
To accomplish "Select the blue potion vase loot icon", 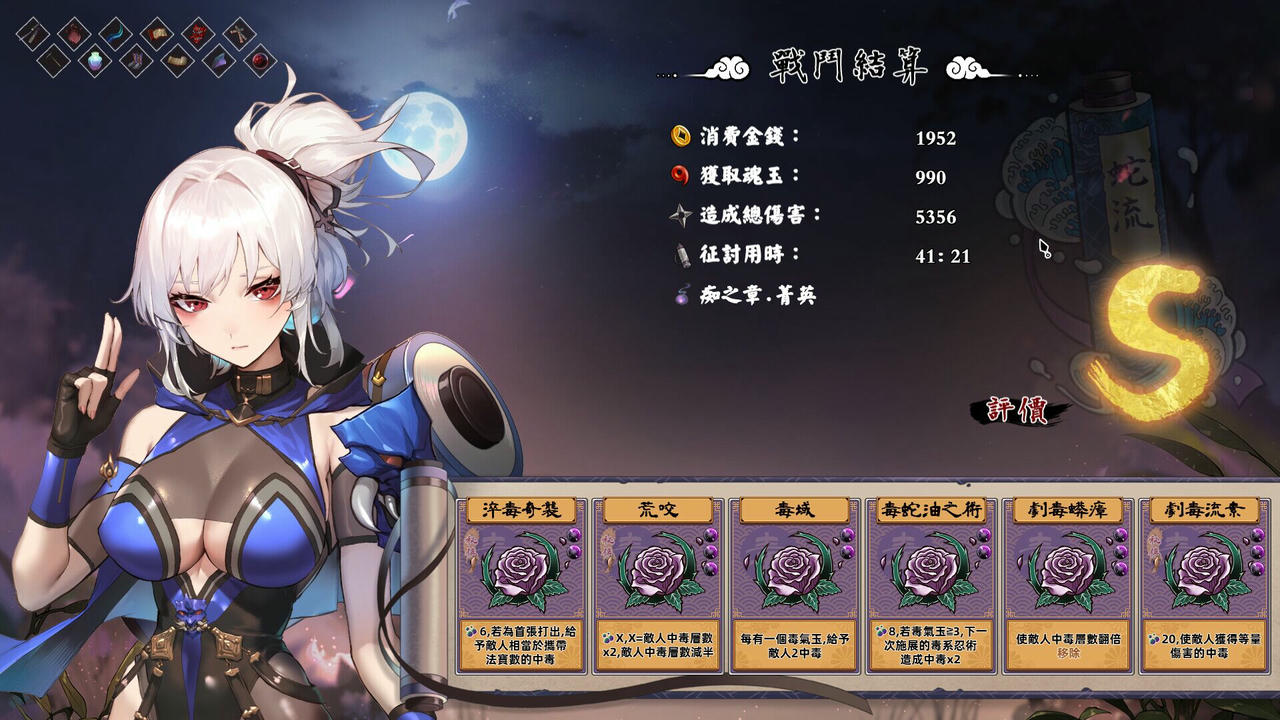I will 95,62.
